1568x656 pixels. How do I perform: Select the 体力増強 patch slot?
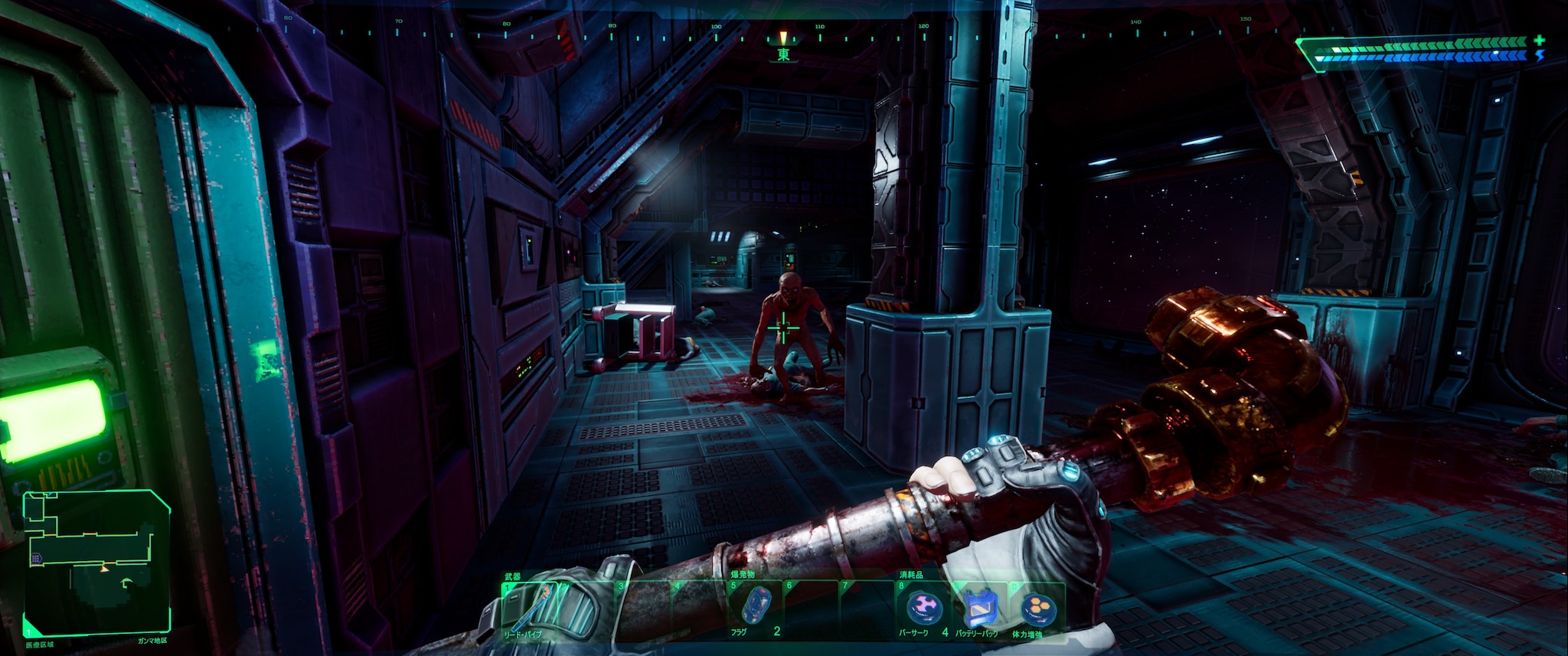[x=1035, y=610]
